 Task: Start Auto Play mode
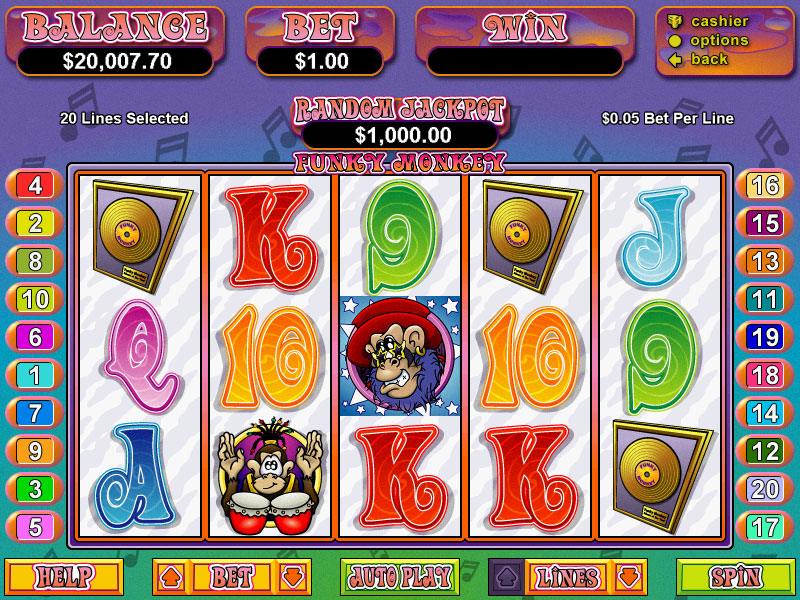pos(399,577)
